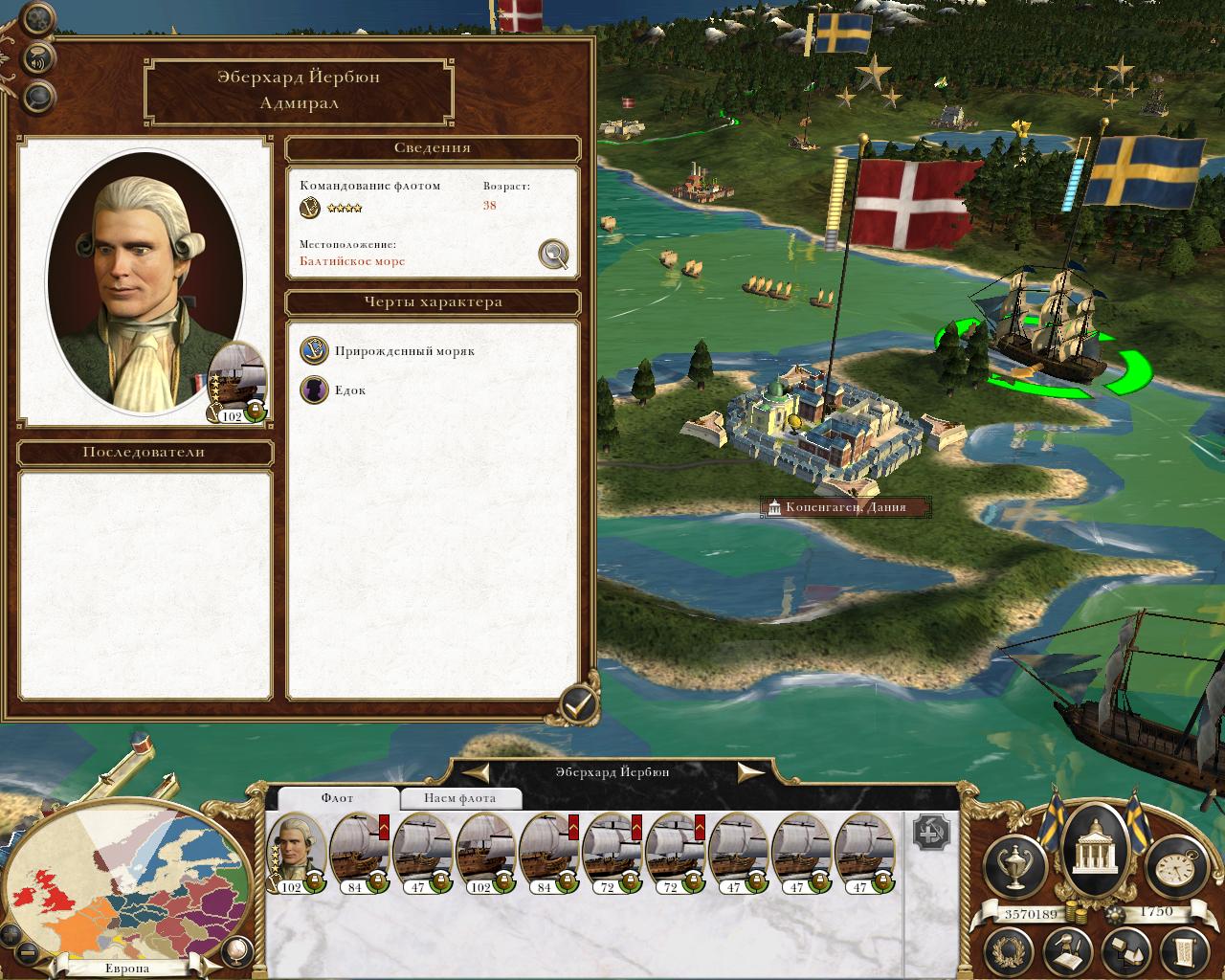Zoom in the minimap with plus button
The image size is (1225, 980).
[11, 935]
